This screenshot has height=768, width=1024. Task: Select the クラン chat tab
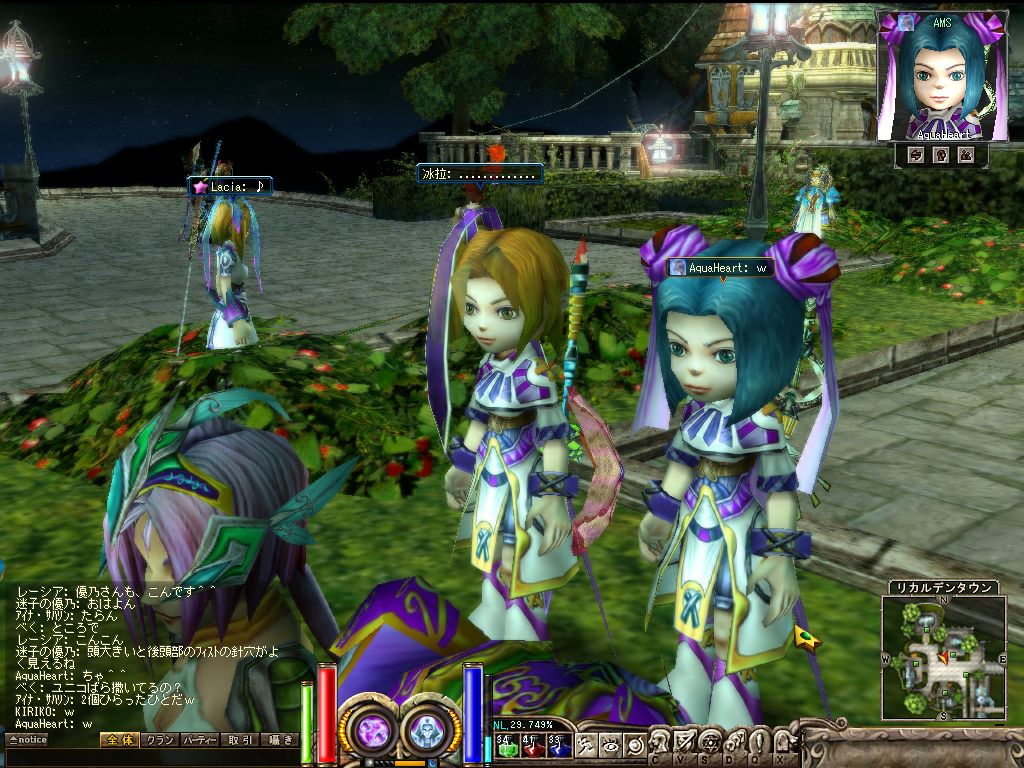coord(158,740)
